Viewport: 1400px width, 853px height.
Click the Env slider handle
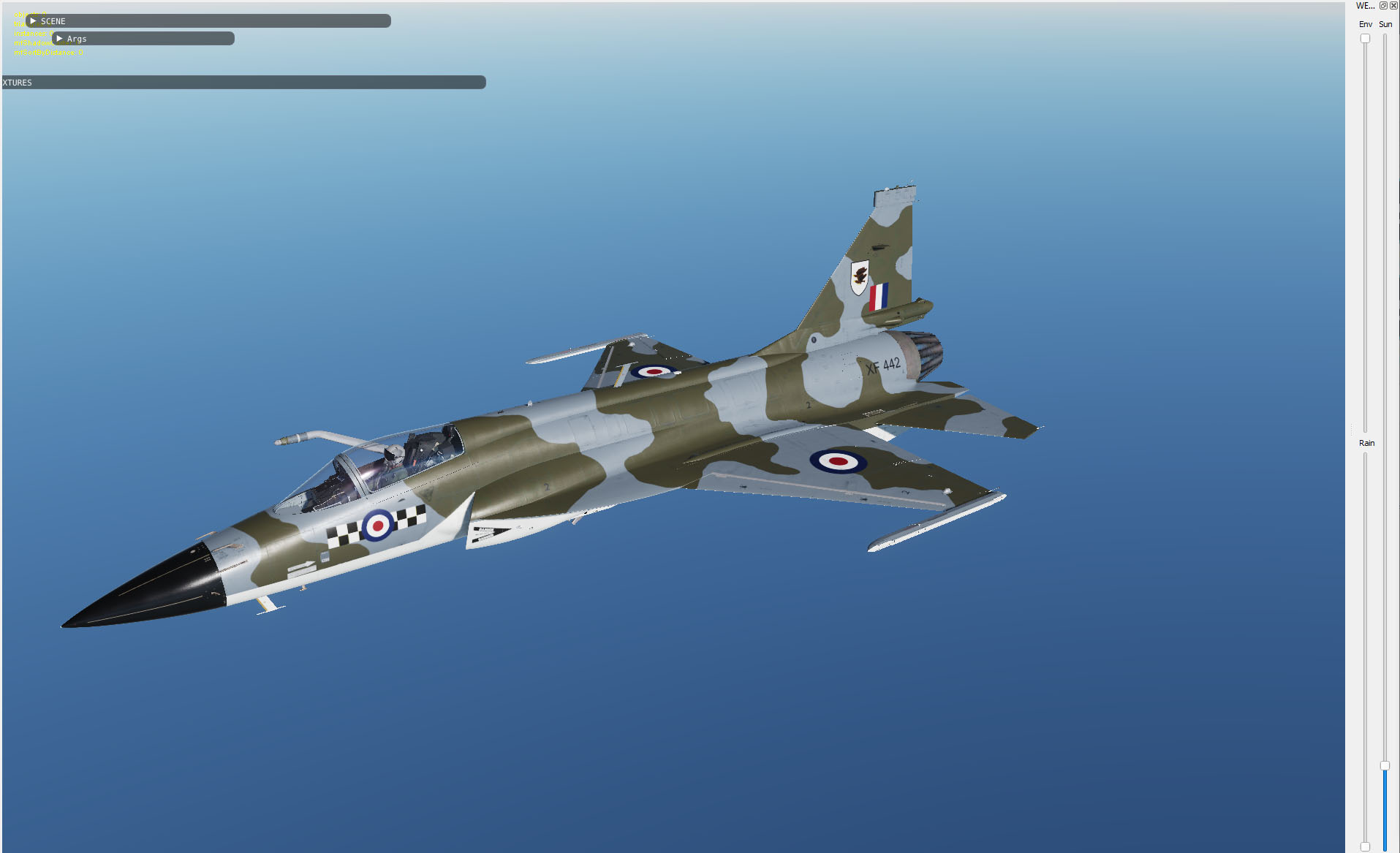click(1364, 38)
